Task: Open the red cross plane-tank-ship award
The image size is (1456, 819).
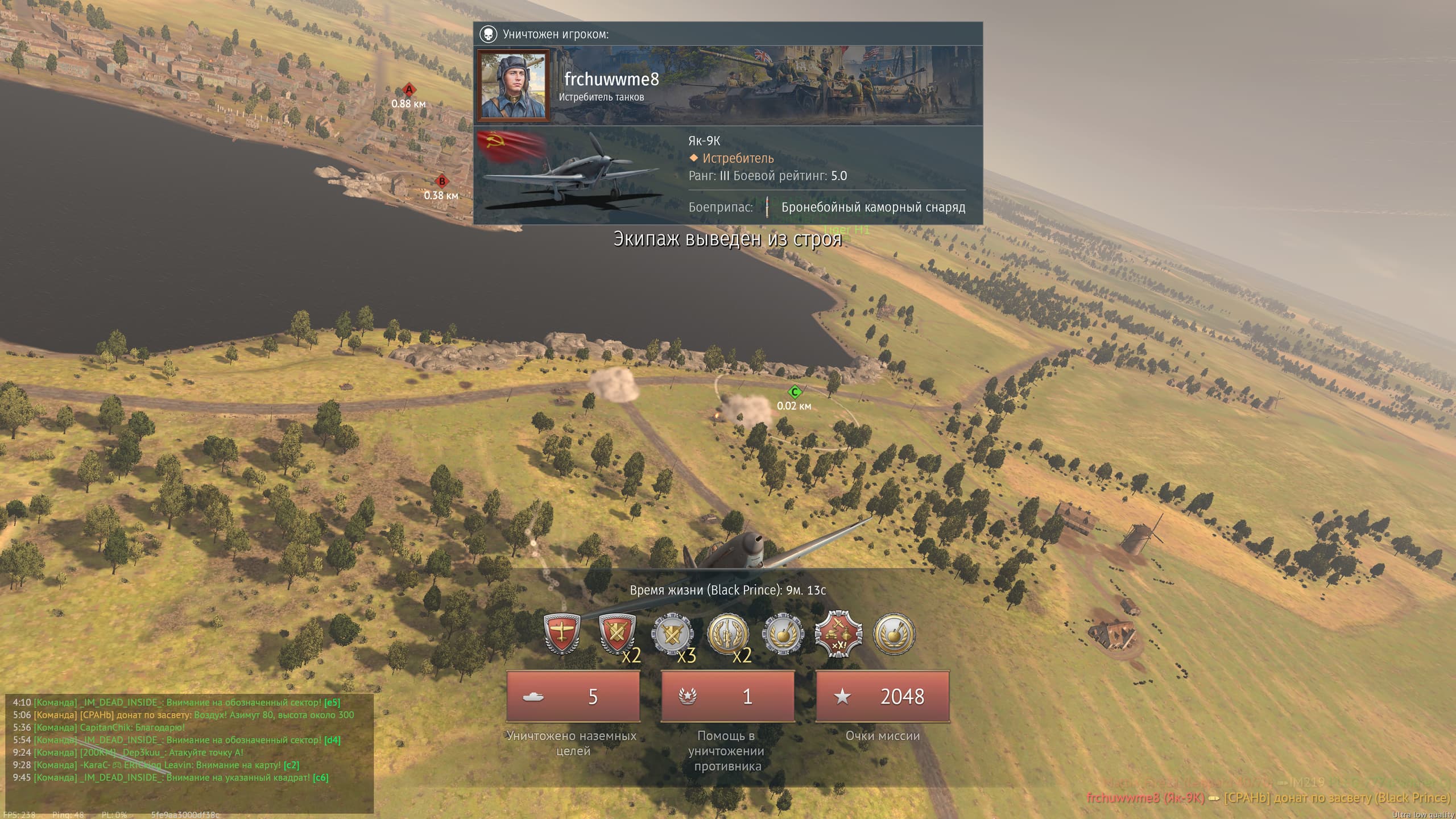Action: click(x=838, y=634)
